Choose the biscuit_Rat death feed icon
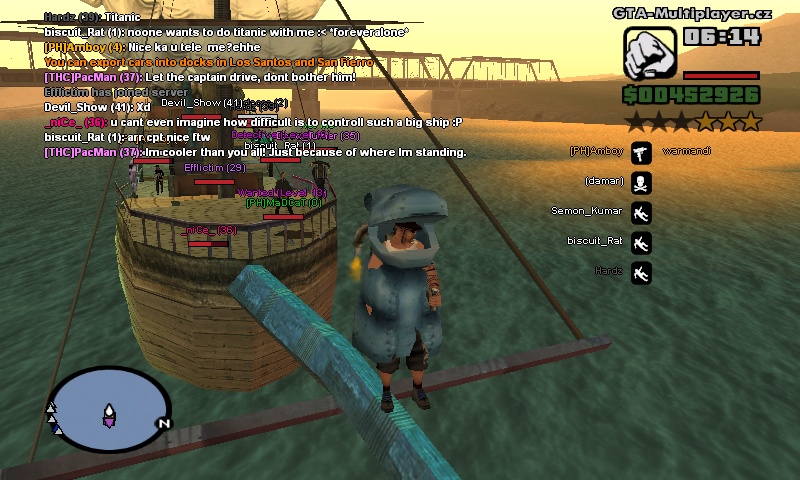This screenshot has width=800, height=480. pos(642,242)
